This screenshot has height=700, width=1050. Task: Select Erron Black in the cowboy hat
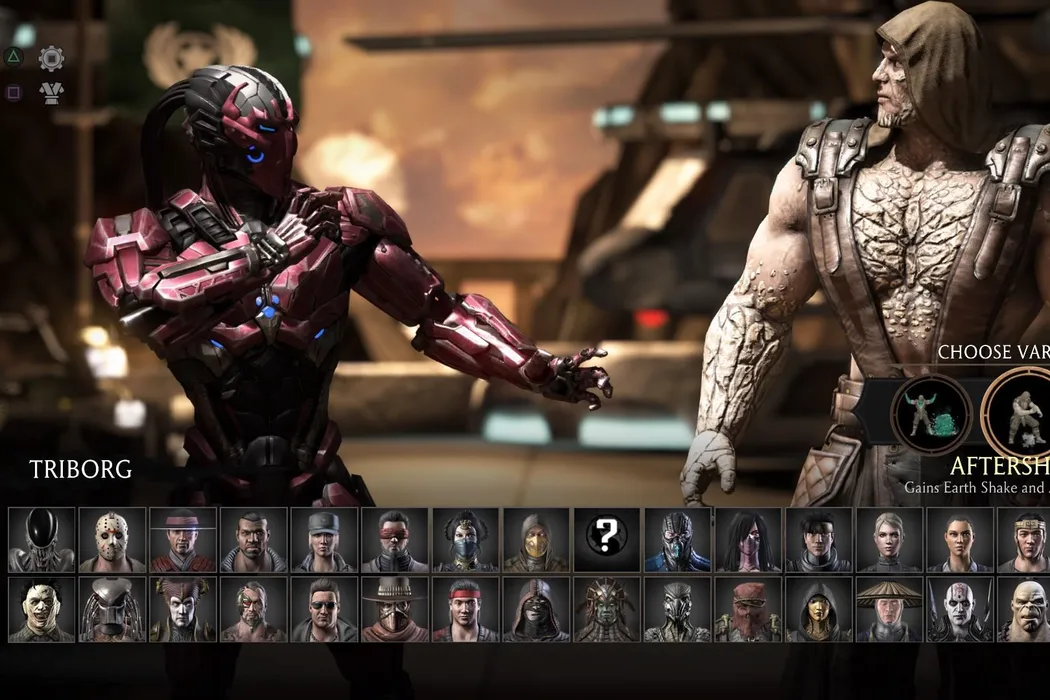point(395,610)
